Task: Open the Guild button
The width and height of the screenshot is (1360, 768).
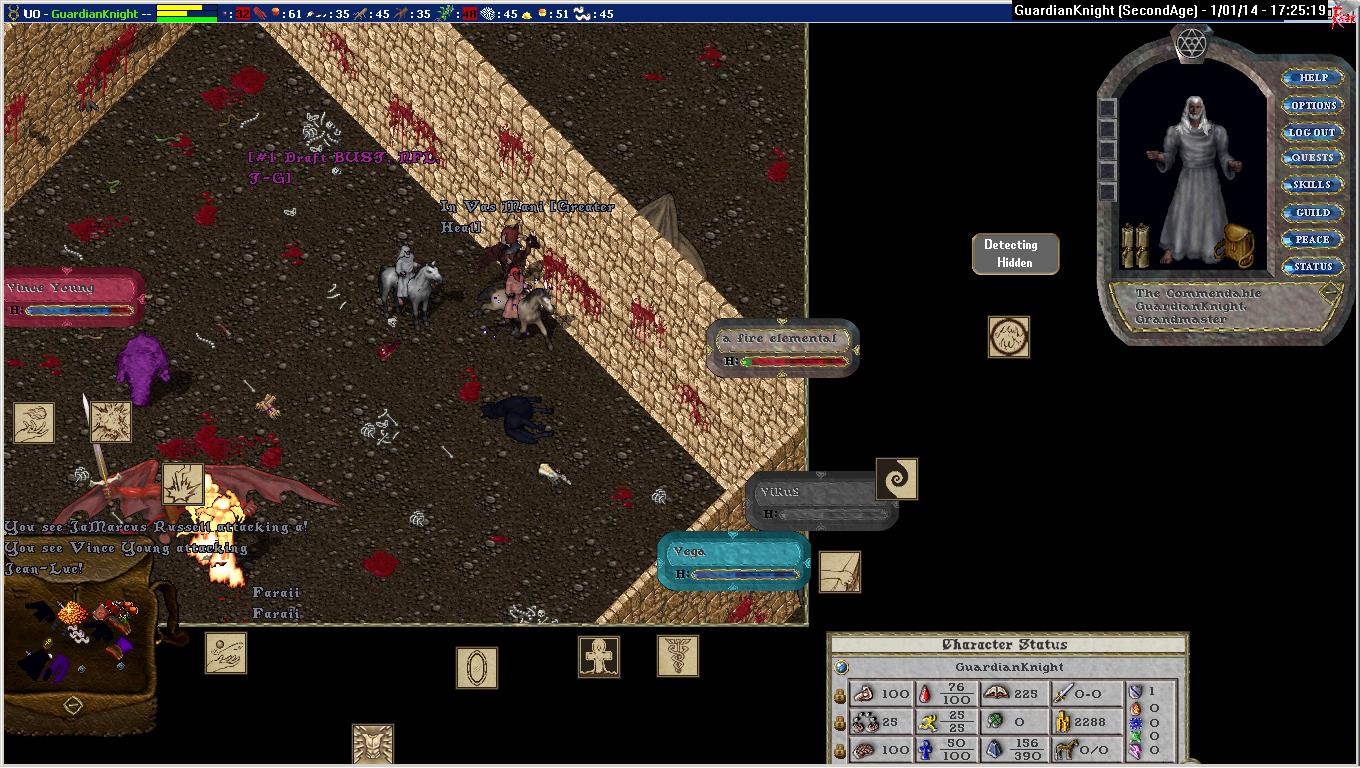Action: (x=1312, y=212)
